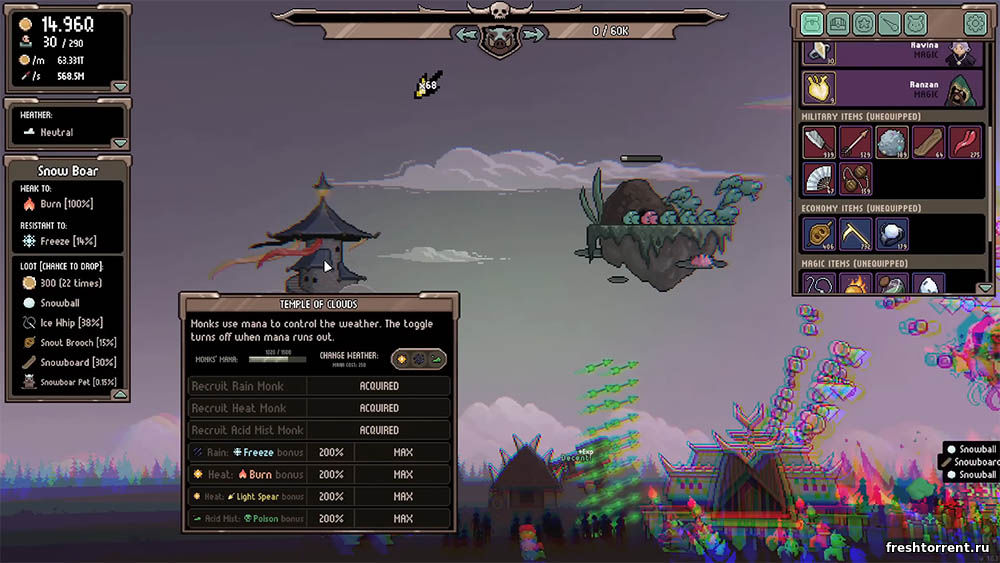Toggle rain weather in Temple of Clouds
Screen dimensions: 1000x563
pyautogui.click(x=420, y=358)
